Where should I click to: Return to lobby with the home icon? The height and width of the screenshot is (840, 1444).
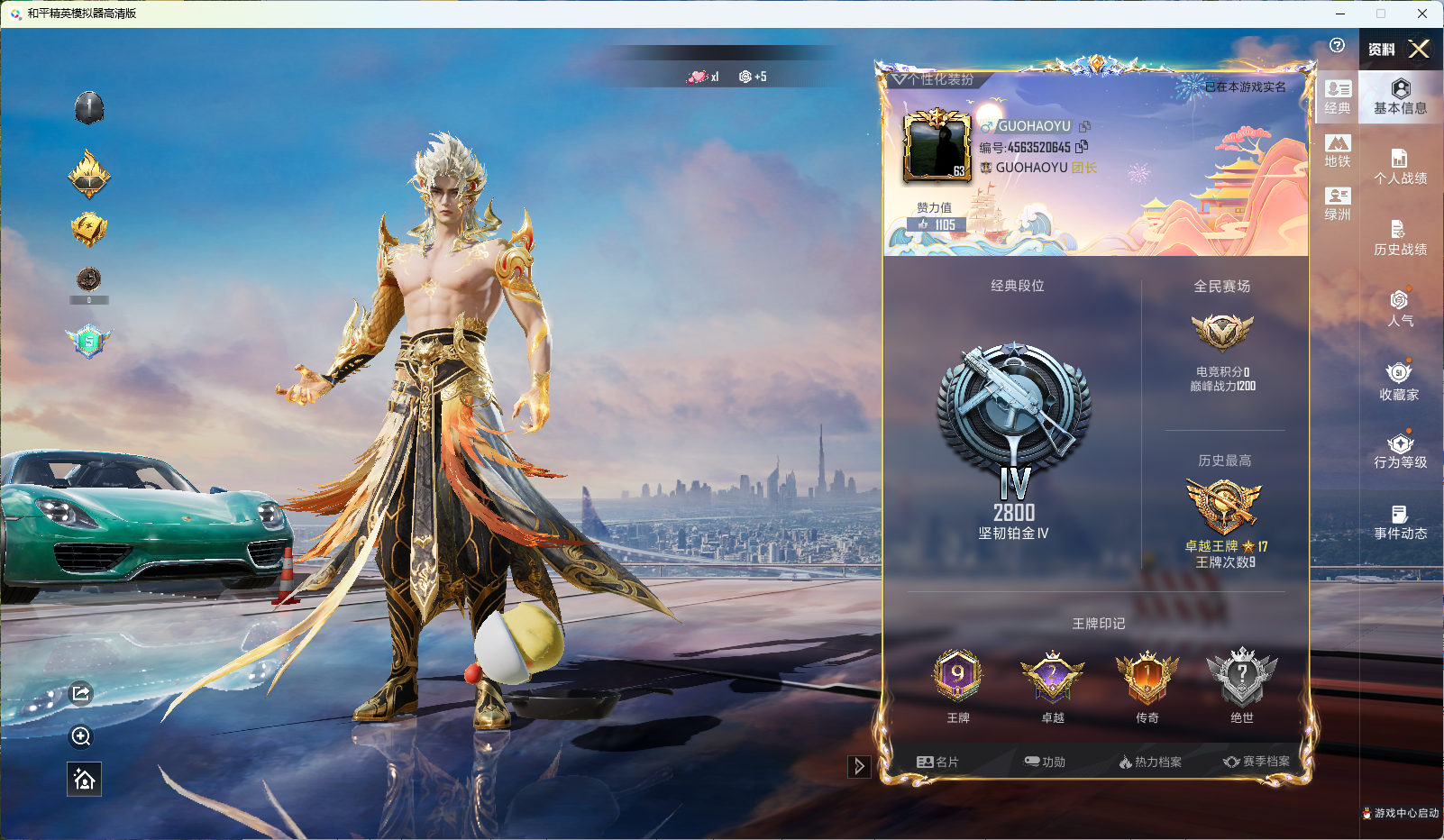point(84,780)
